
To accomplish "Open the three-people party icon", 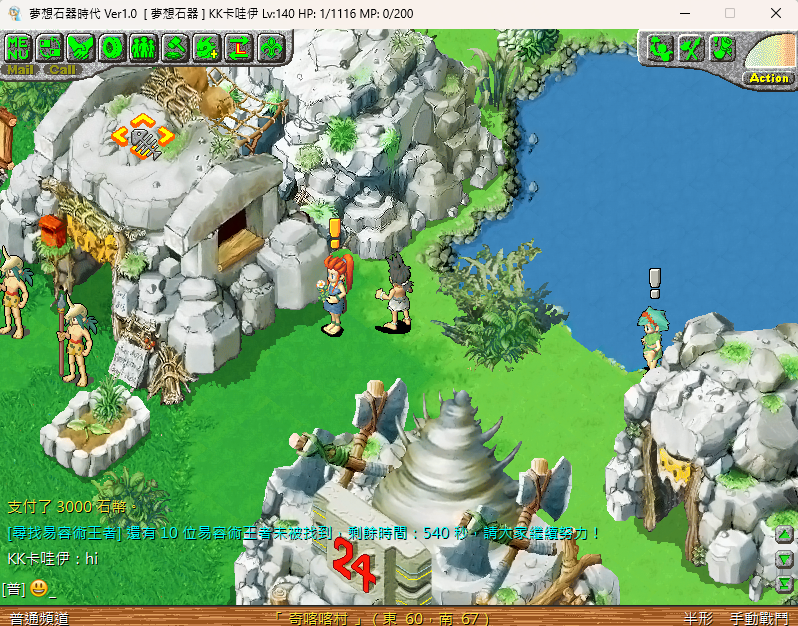I will pos(144,47).
